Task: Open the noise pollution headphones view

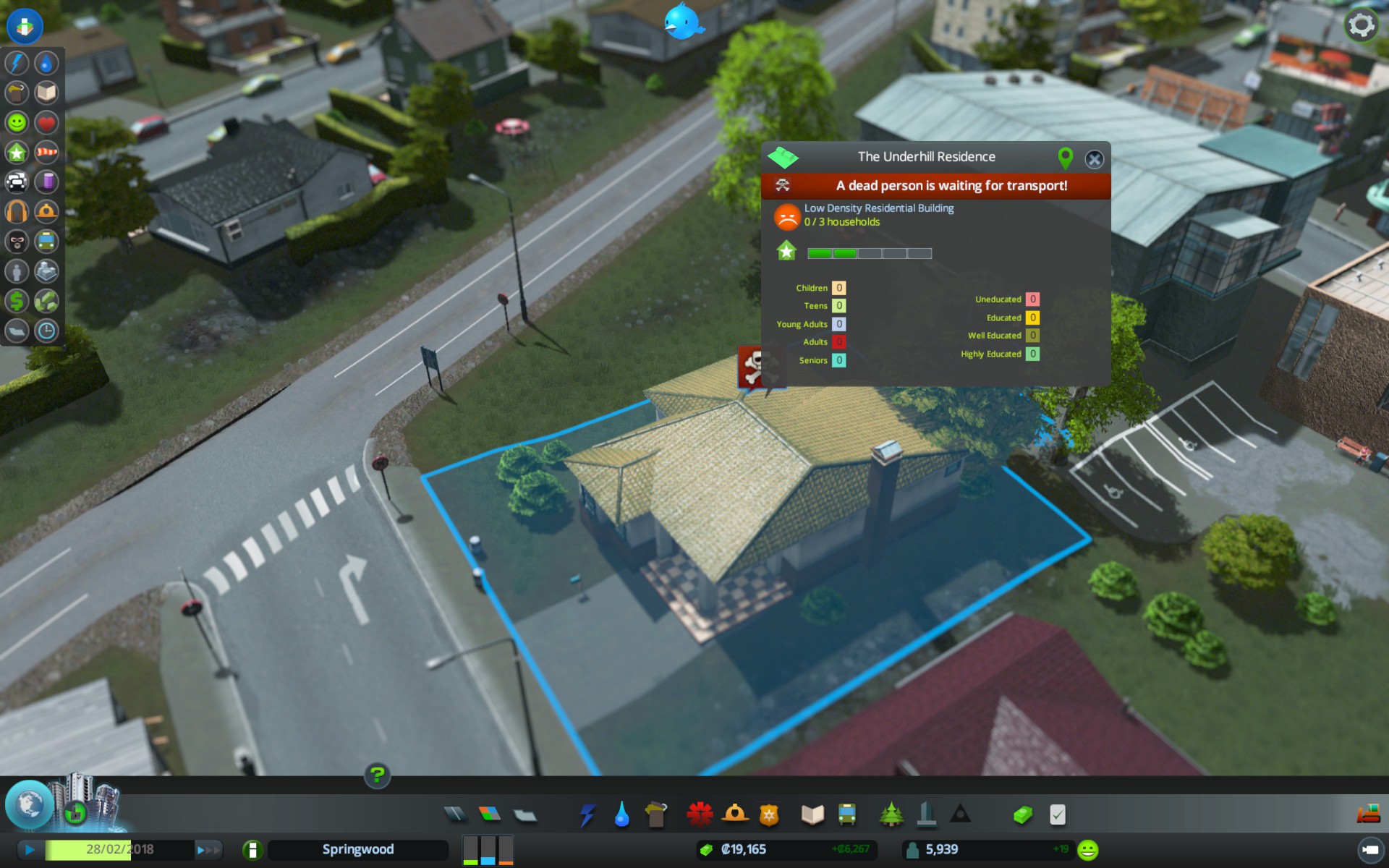Action: [17, 211]
